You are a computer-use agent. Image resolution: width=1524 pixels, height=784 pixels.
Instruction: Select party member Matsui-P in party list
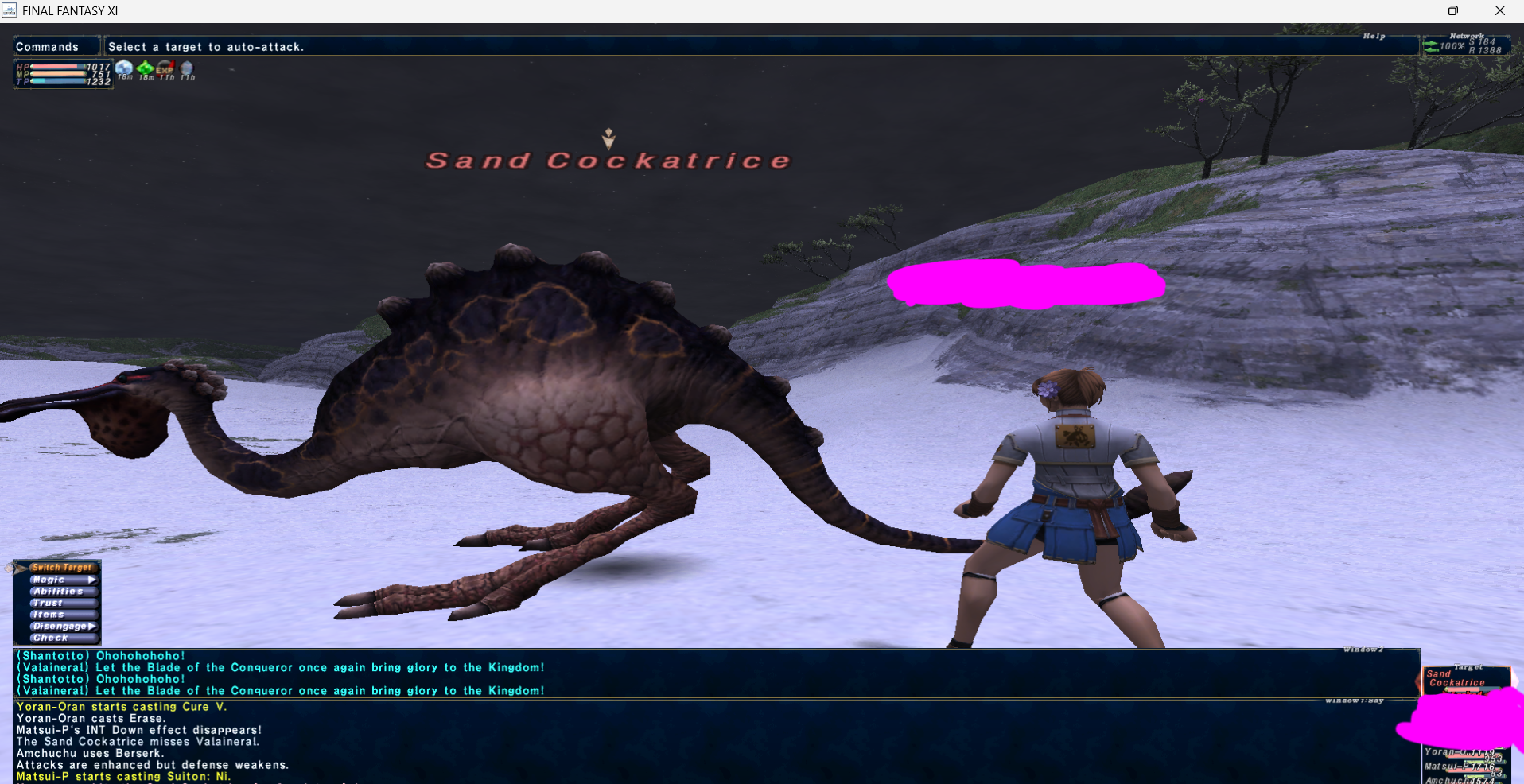pos(1460,767)
